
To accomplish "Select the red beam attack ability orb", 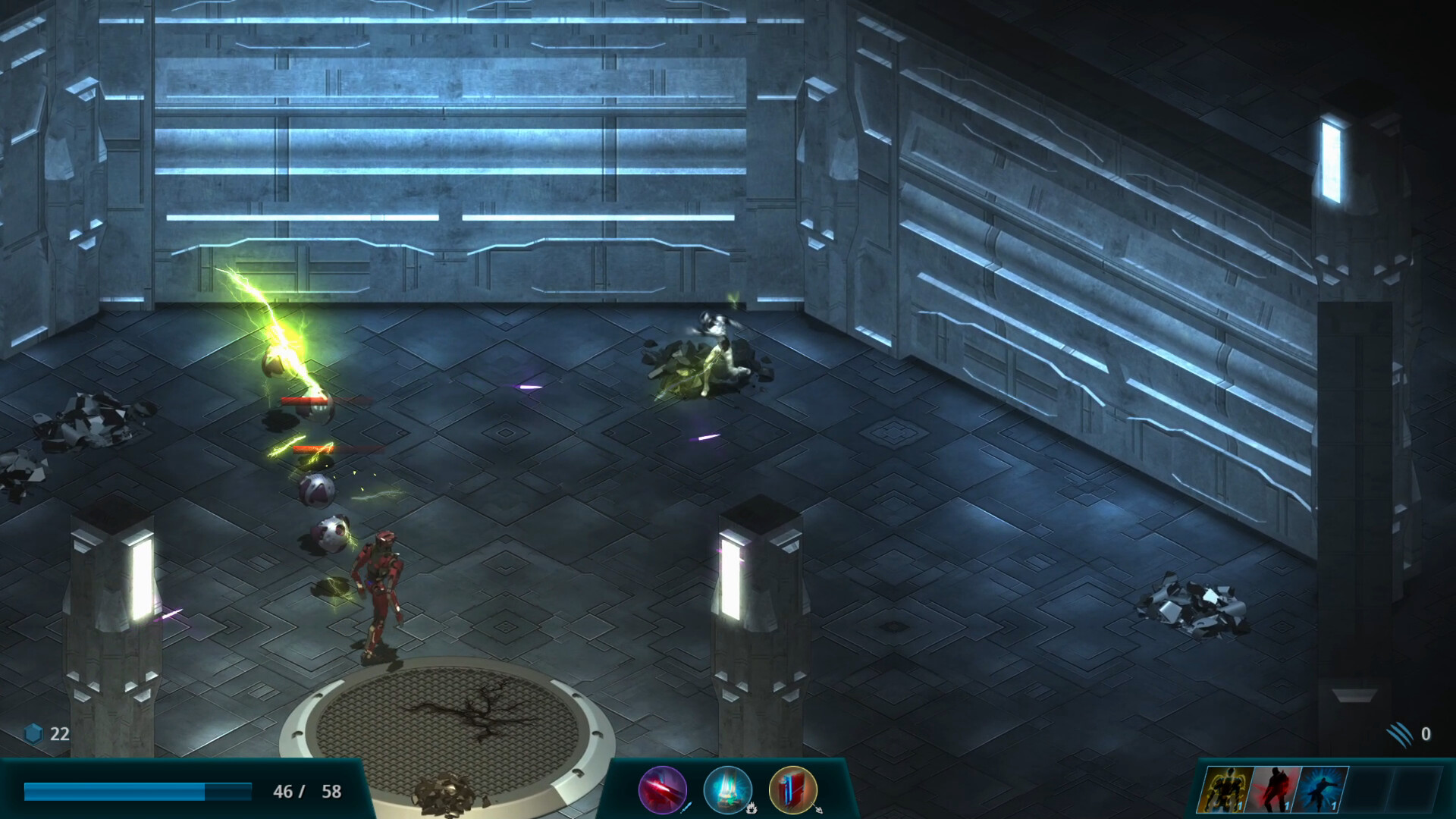I will pos(661,790).
